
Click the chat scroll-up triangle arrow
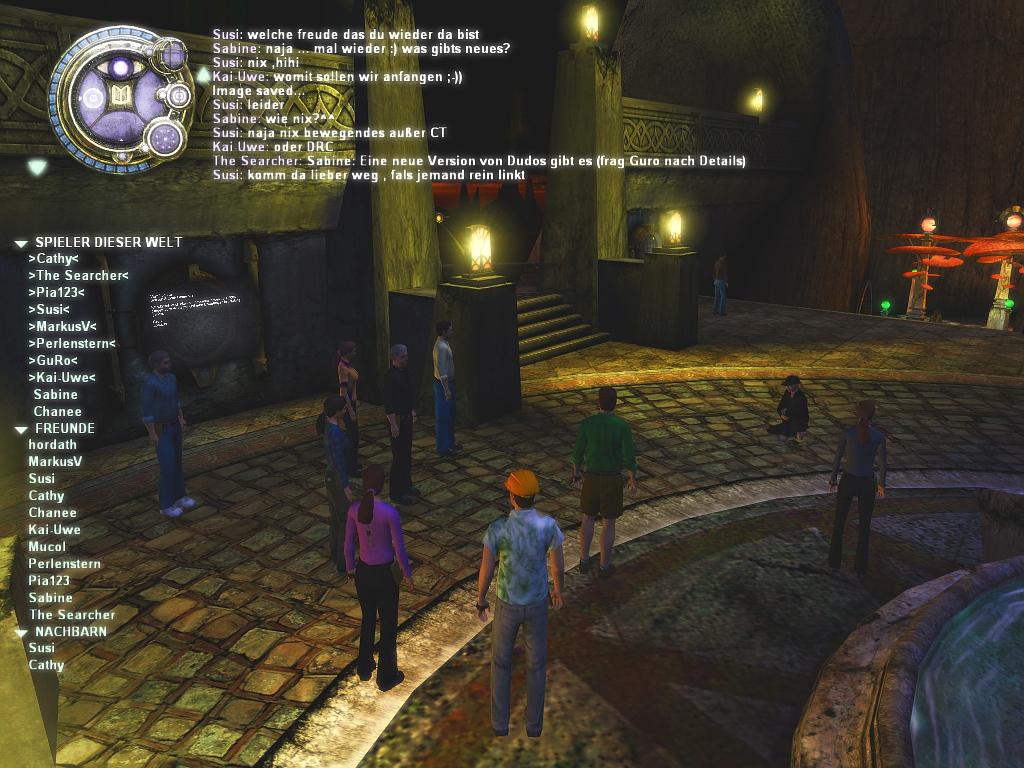coord(203,74)
